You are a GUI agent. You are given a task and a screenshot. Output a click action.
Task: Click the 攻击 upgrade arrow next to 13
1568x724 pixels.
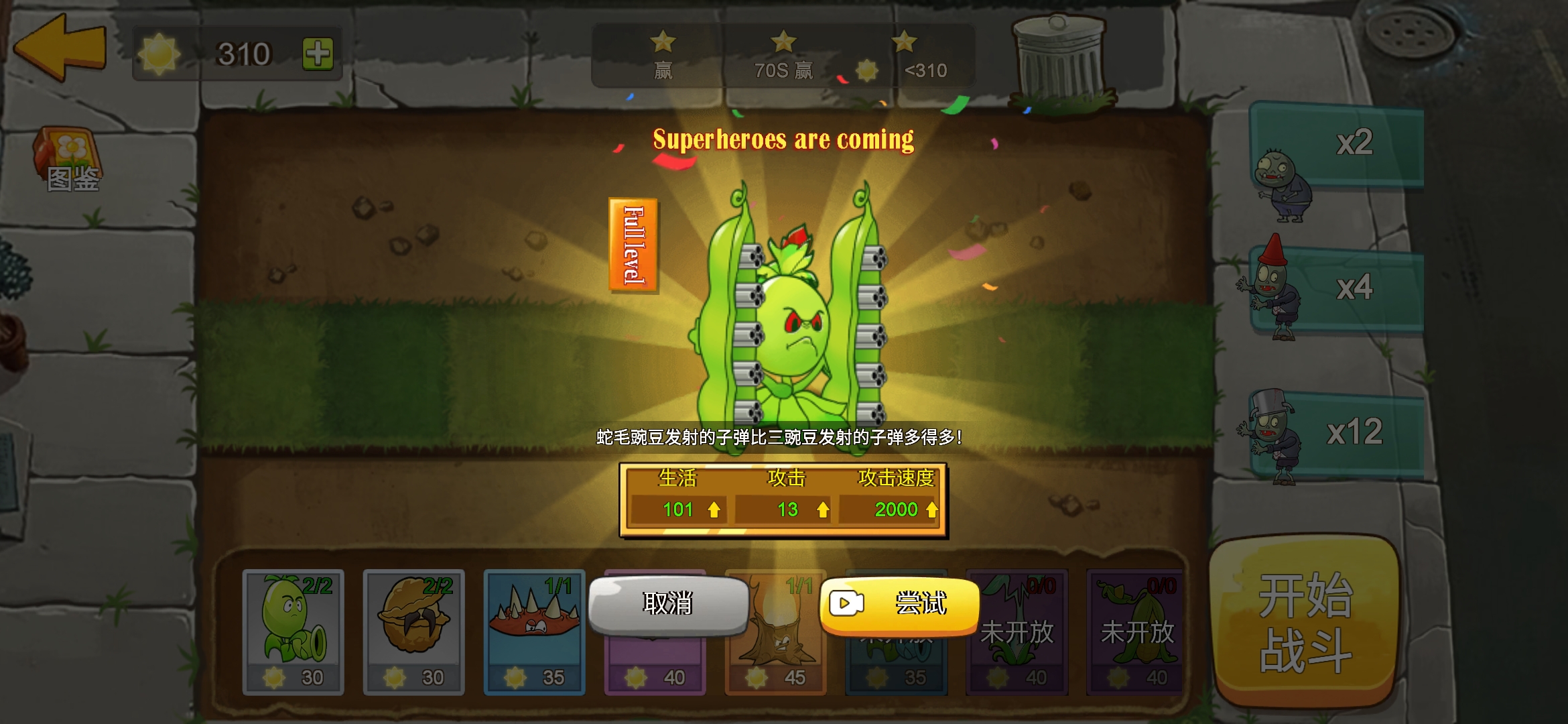(824, 510)
